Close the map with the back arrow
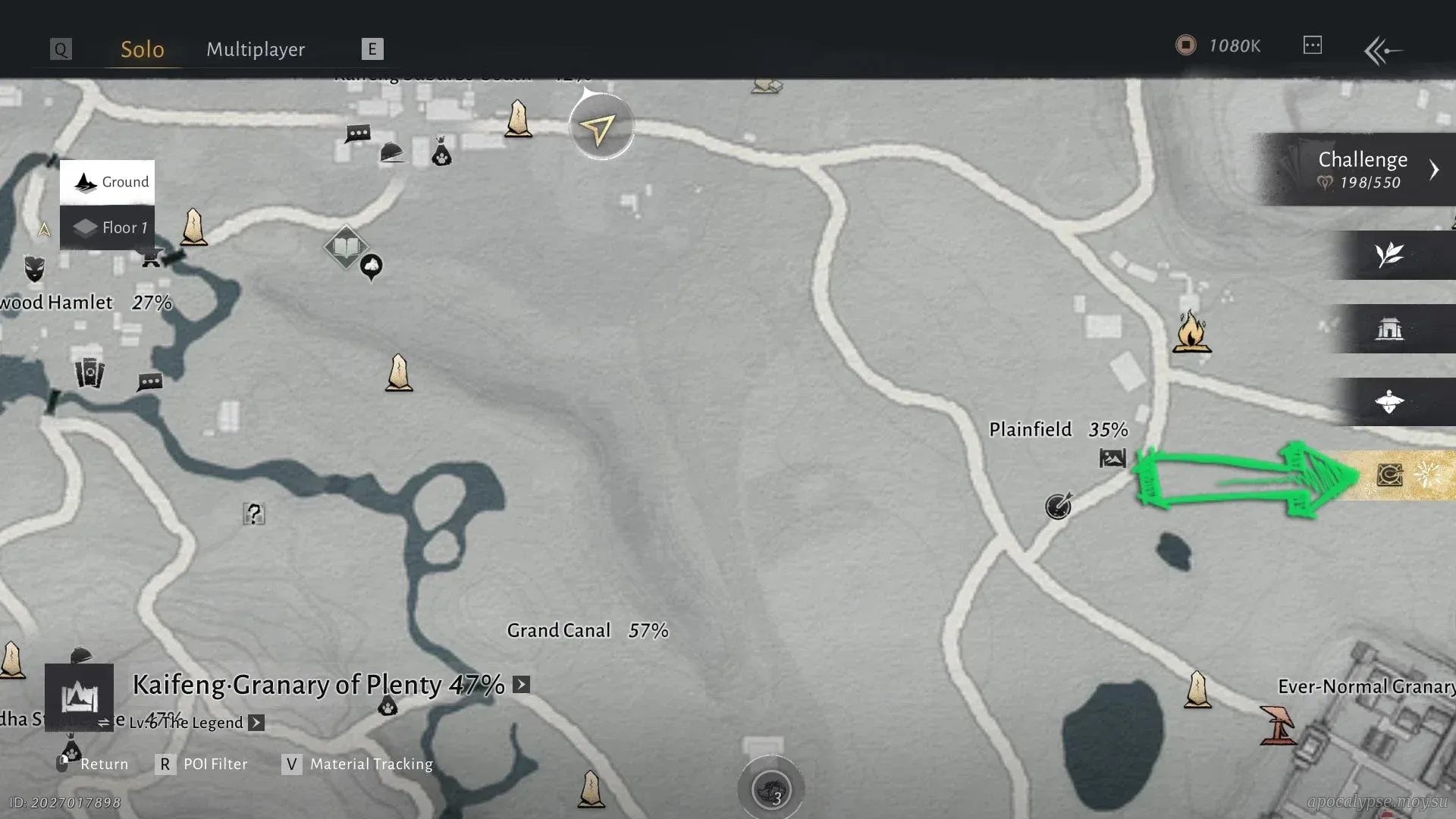Image resolution: width=1456 pixels, height=819 pixels. [x=1382, y=51]
